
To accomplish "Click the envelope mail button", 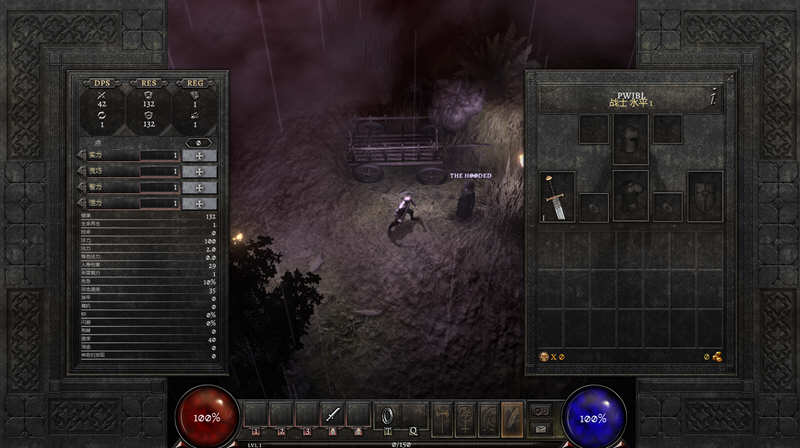I will (x=539, y=426).
